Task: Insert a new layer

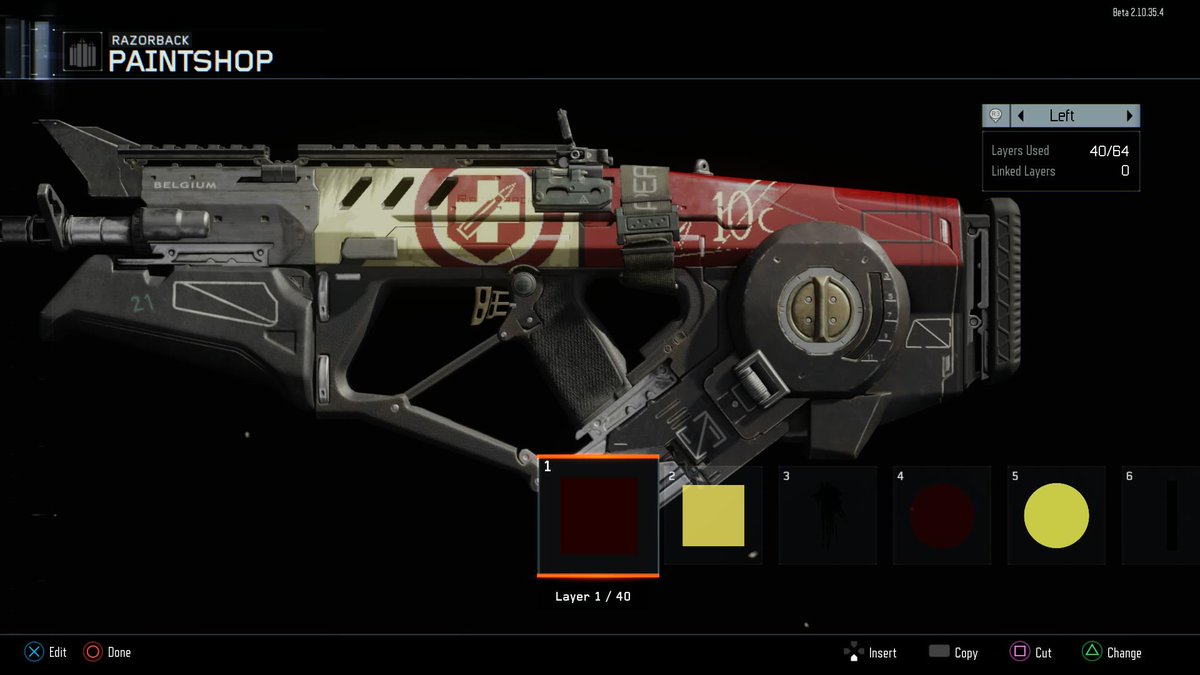Action: [870, 653]
